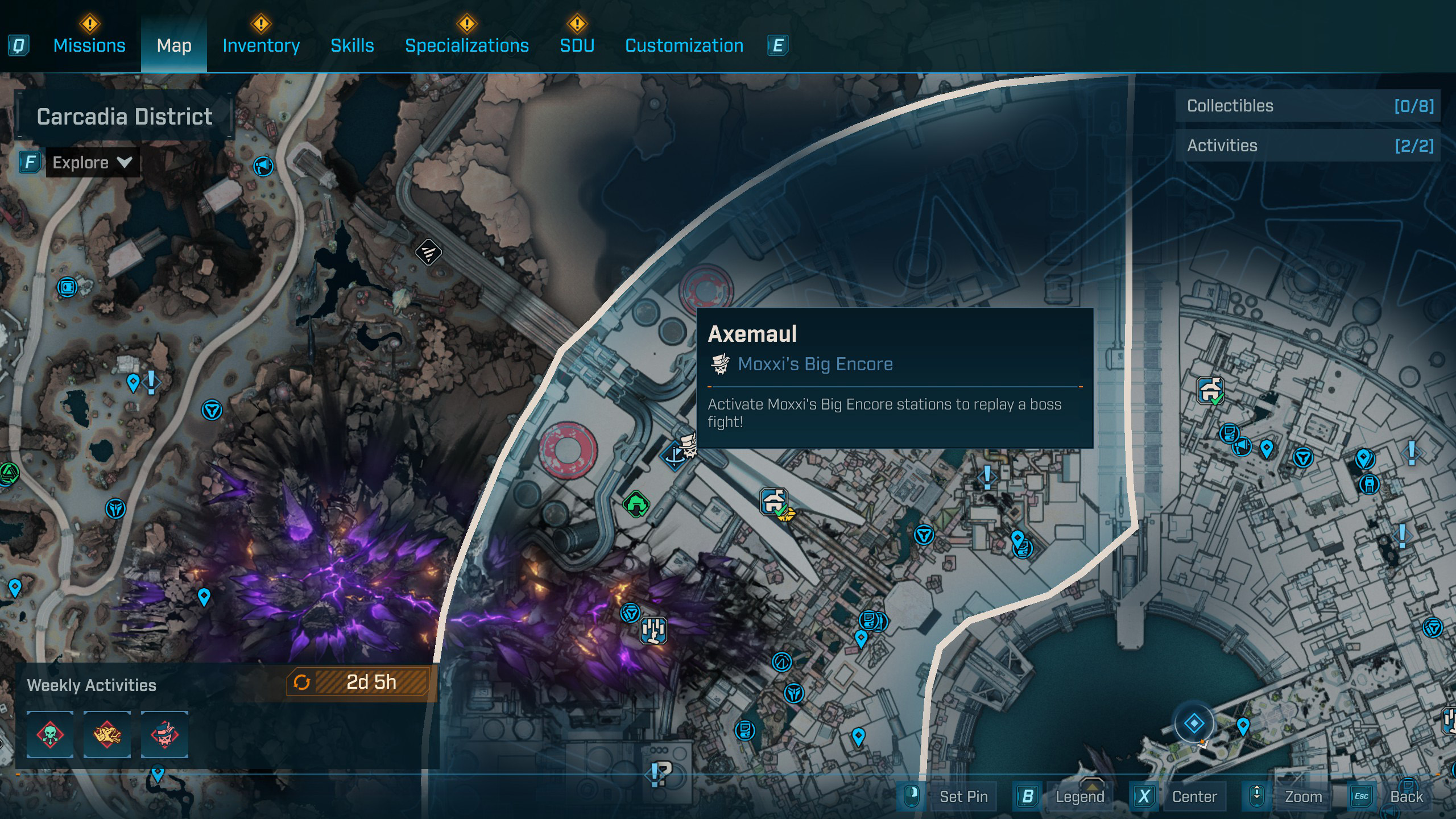The height and width of the screenshot is (819, 1456).
Task: Open the Collectibles tracker row
Action: coord(1308,106)
